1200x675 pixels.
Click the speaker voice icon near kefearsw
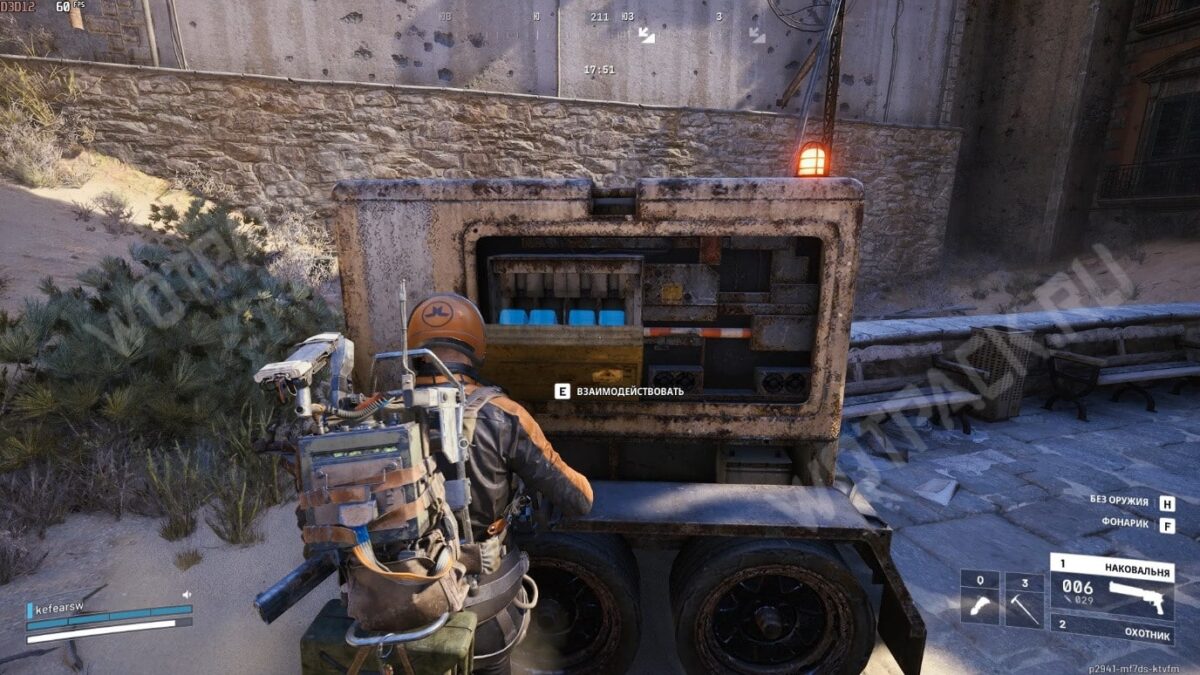click(186, 594)
